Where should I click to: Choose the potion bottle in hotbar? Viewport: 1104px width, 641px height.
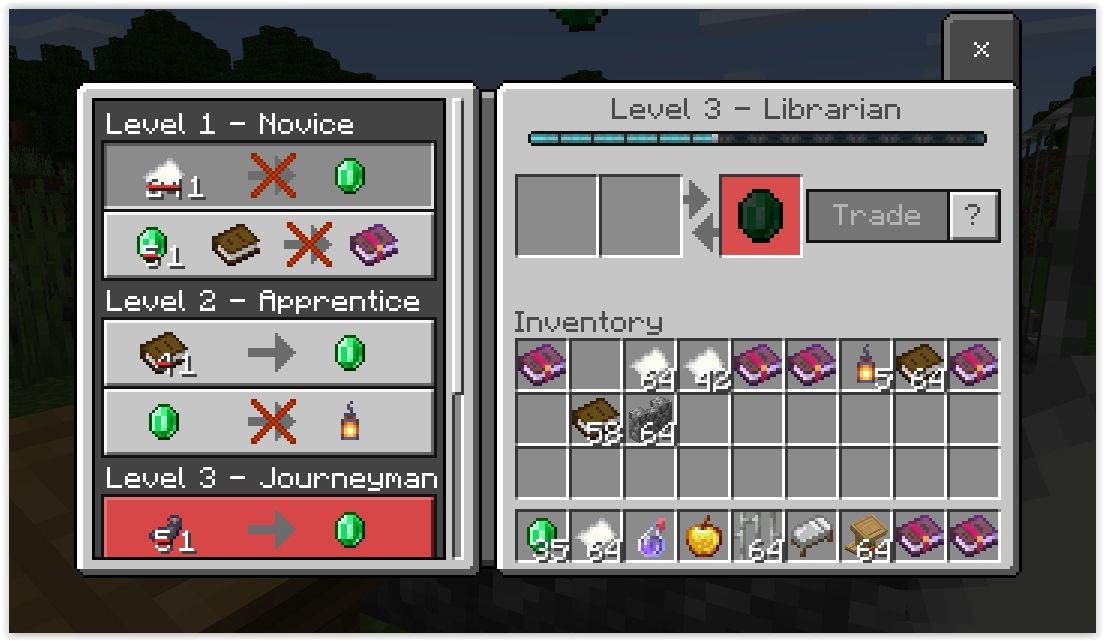click(x=650, y=537)
